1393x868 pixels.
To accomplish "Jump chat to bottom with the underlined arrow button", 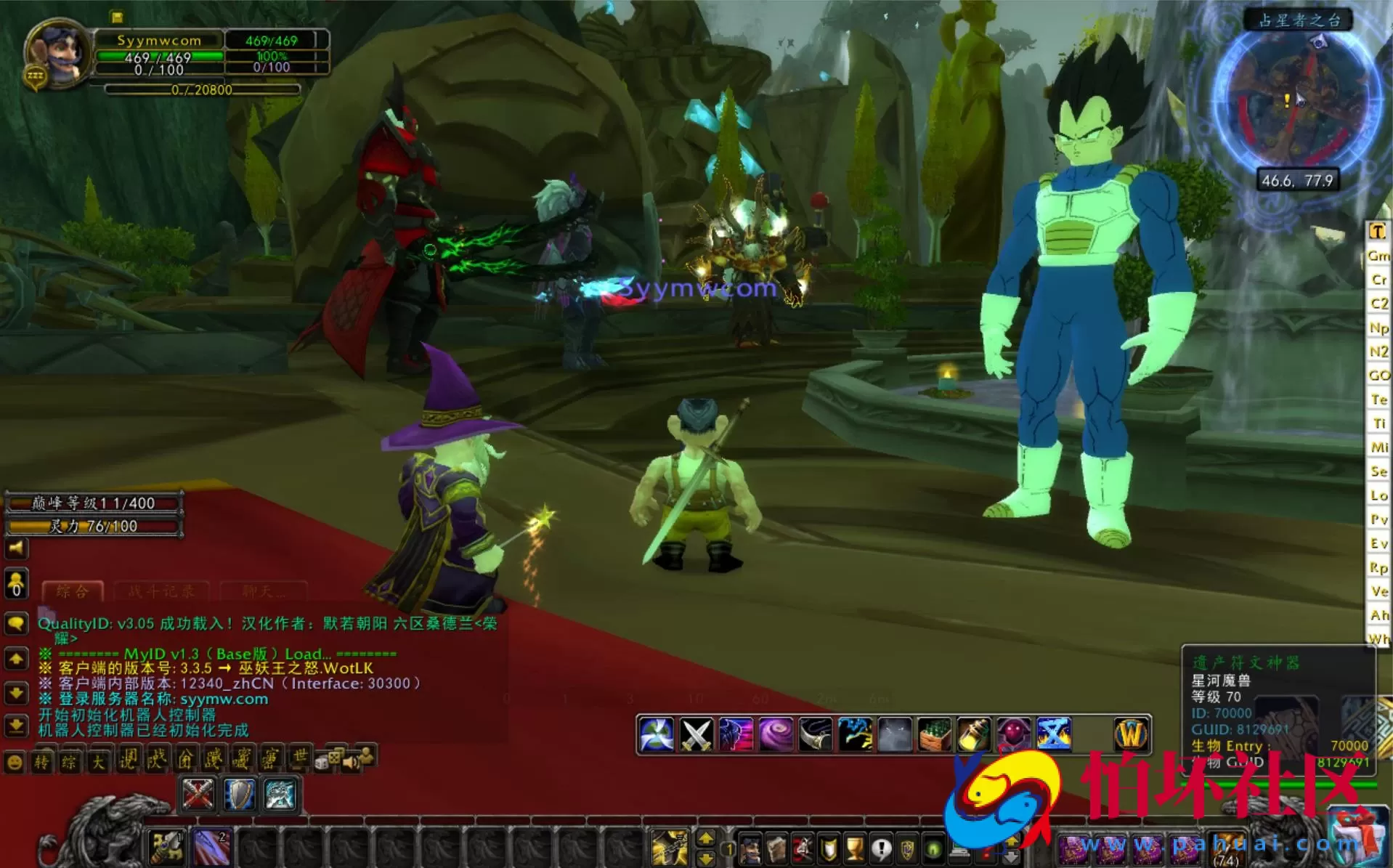I will coord(16,726).
